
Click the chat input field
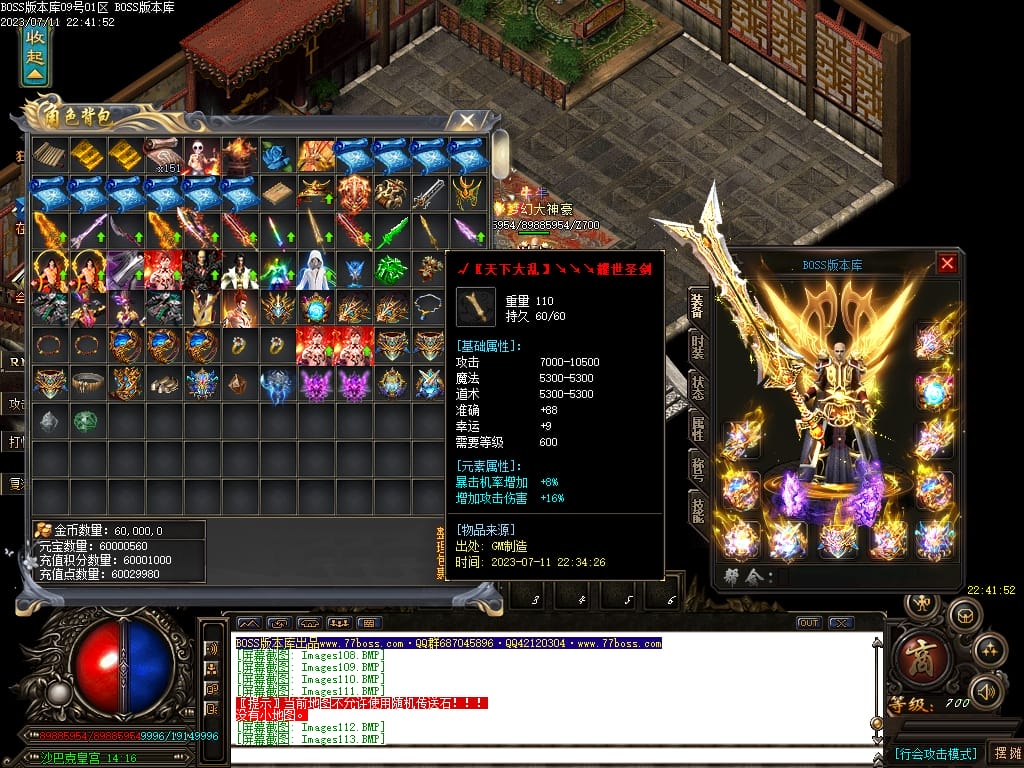550,756
